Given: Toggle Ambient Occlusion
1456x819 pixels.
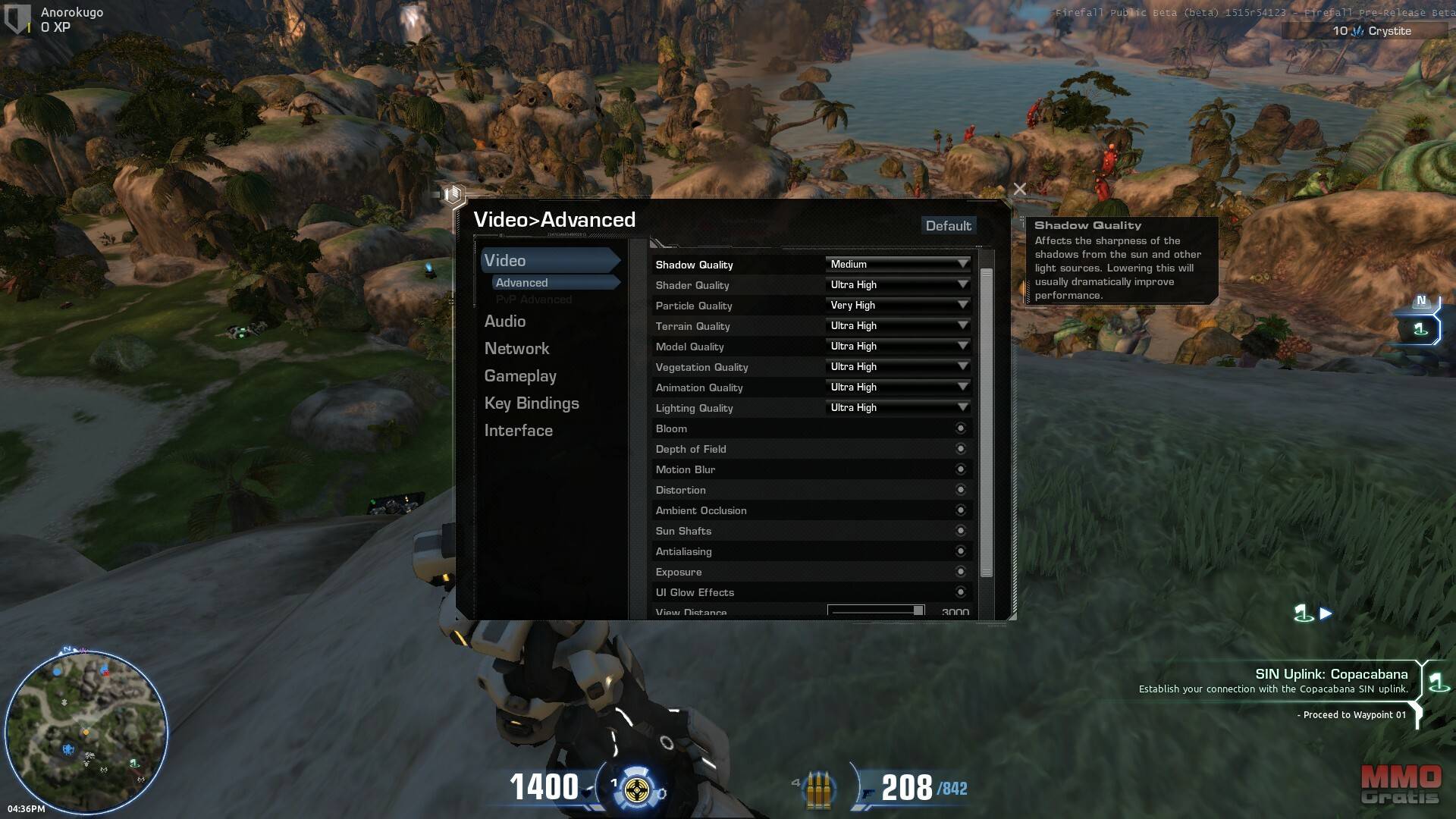Looking at the screenshot, I should pyautogui.click(x=960, y=510).
